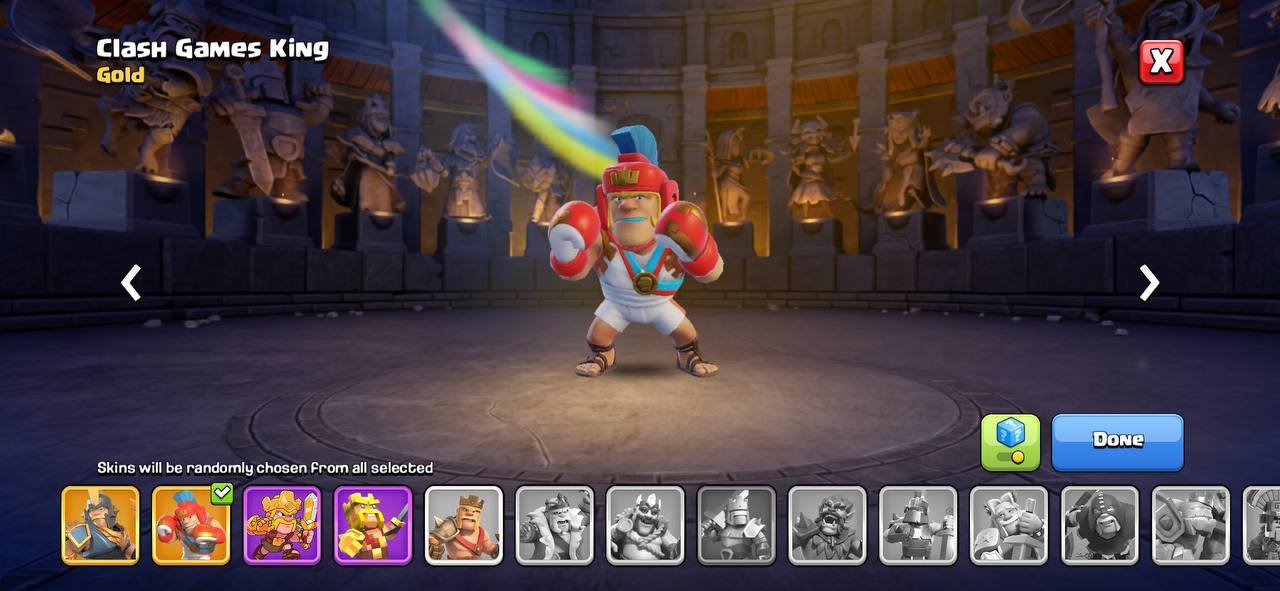This screenshot has width=1280, height=591.
Task: Toggle the random skin dice button
Action: point(1010,441)
